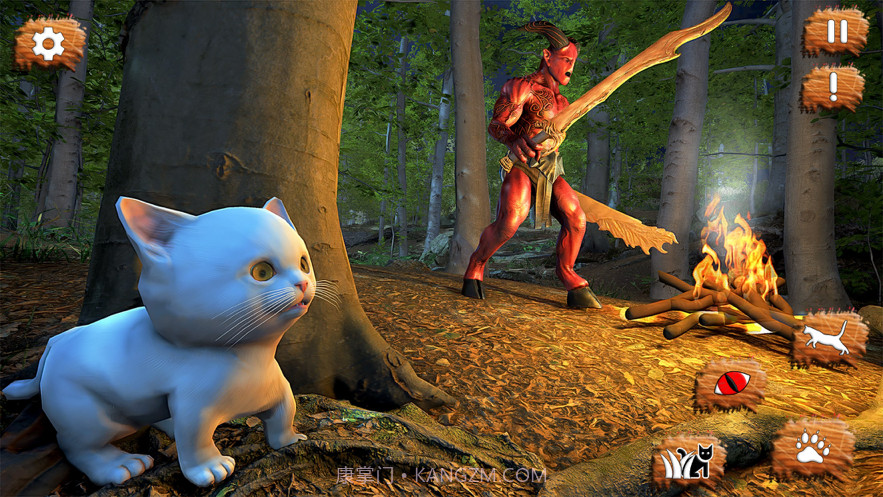883x497 pixels.
Task: Open the gear settings button
Action: [x=49, y=44]
